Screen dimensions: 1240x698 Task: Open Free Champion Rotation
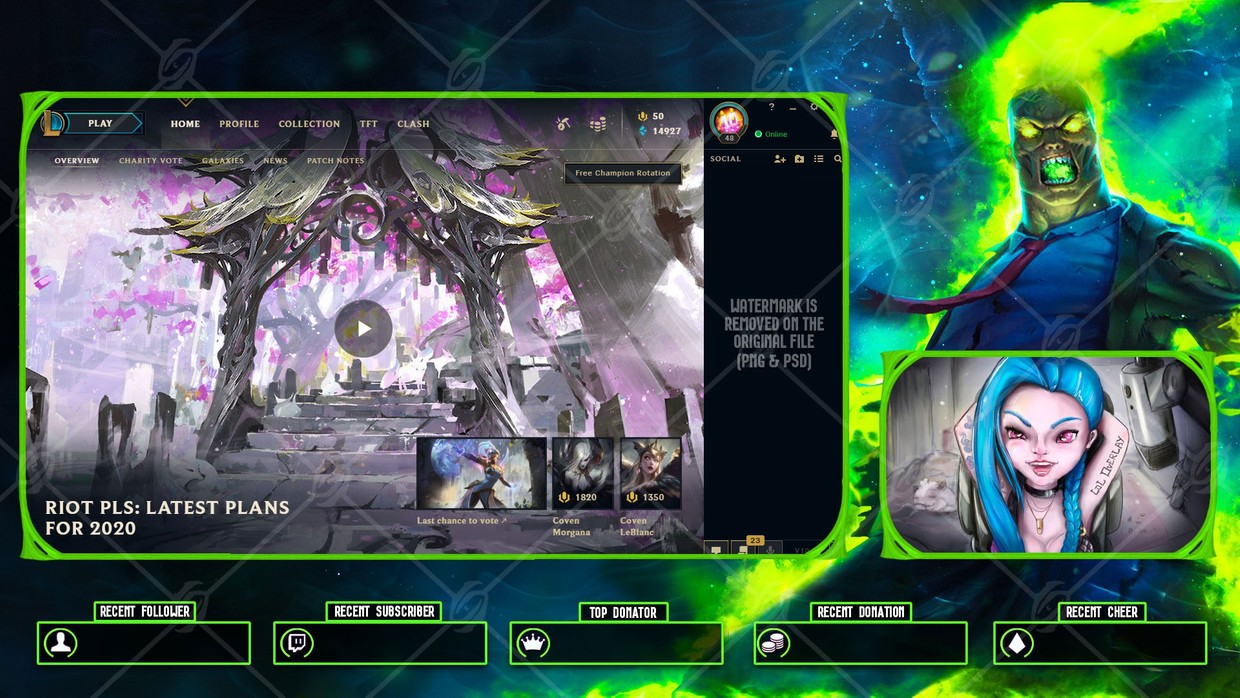coord(622,173)
